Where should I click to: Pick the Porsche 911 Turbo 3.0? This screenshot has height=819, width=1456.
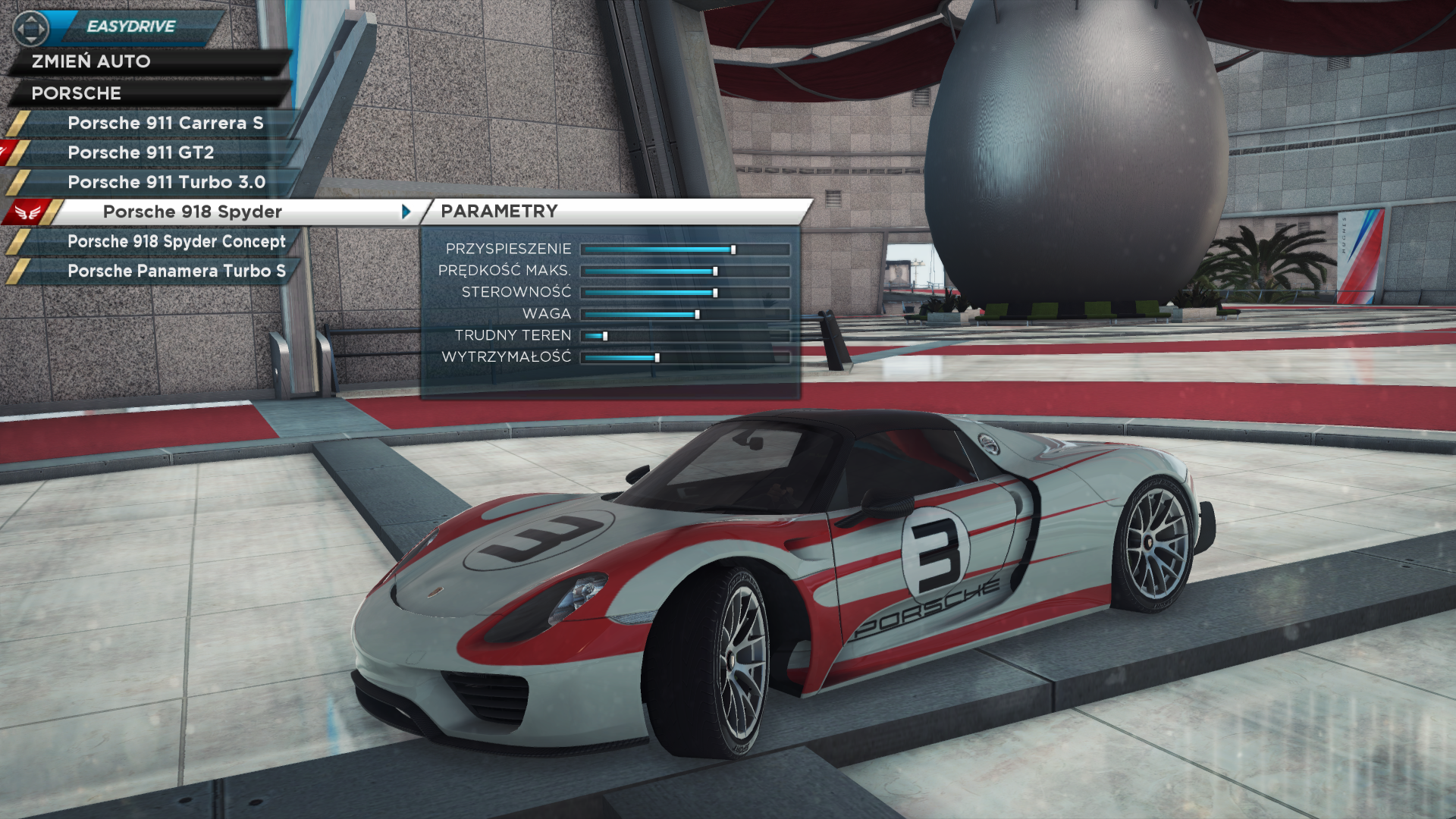pyautogui.click(x=166, y=182)
